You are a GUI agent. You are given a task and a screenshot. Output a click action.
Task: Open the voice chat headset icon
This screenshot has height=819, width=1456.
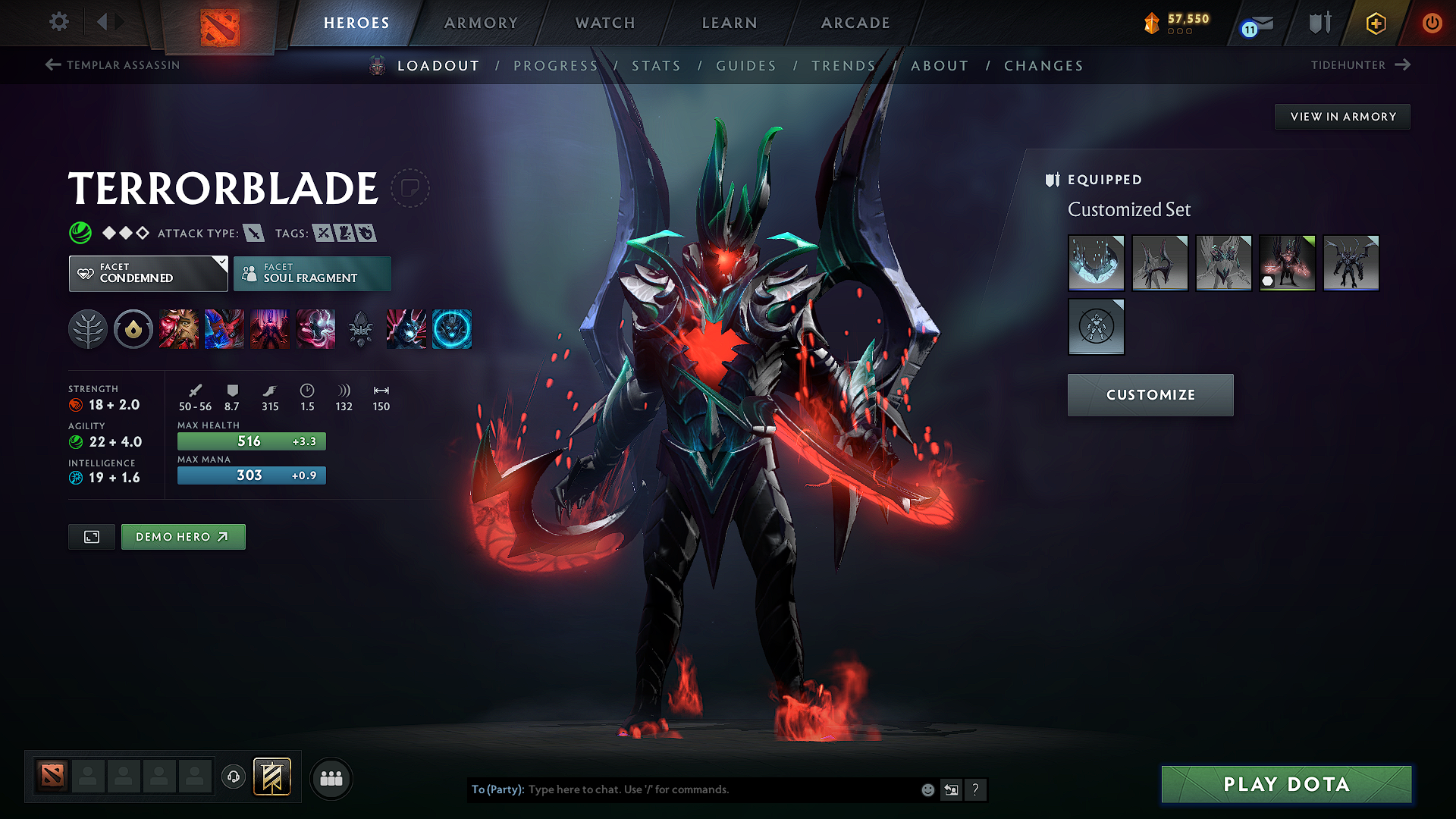234,778
